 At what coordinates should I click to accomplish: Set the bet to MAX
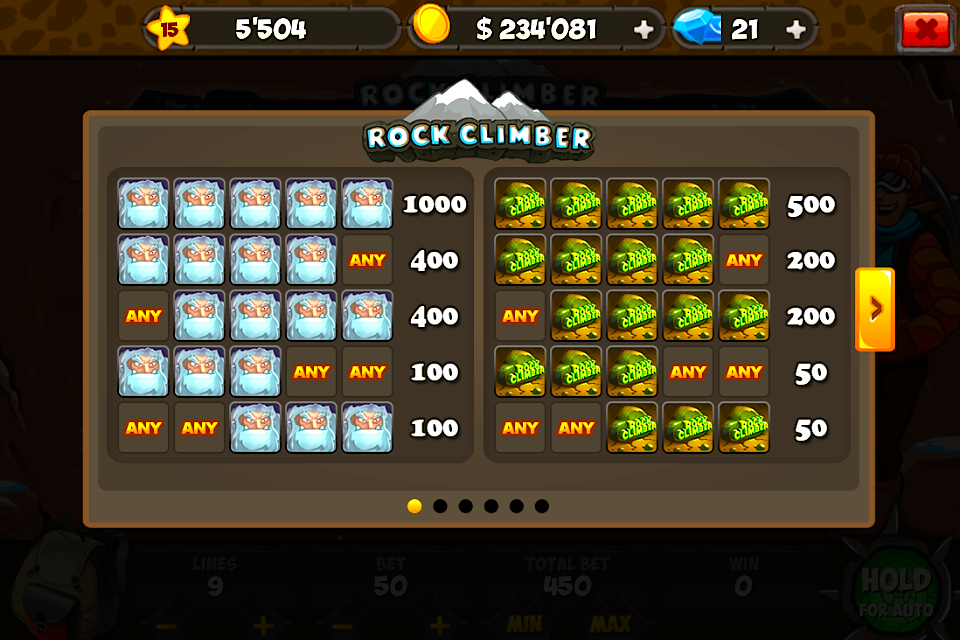609,625
